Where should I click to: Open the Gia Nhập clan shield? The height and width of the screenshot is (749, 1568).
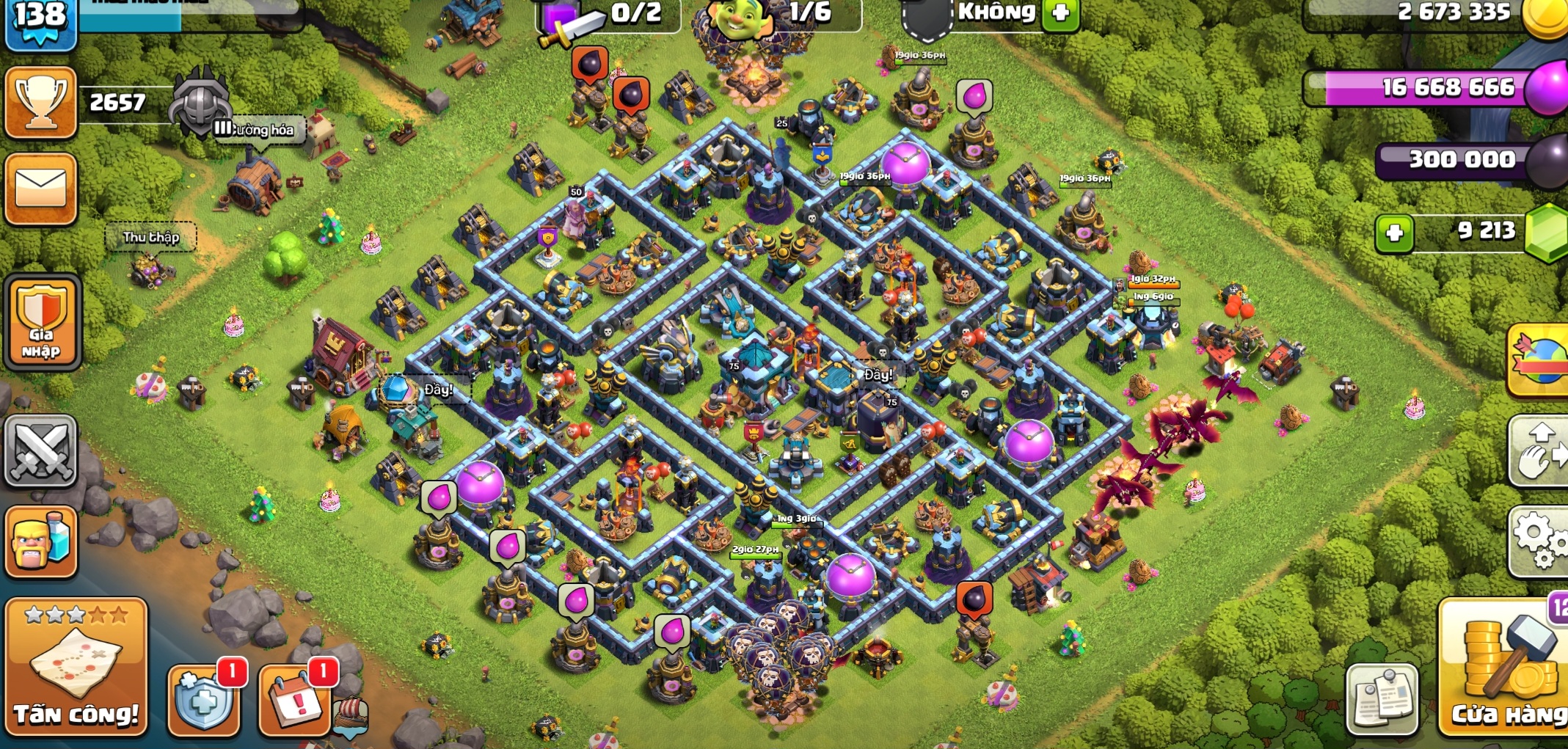tap(42, 321)
